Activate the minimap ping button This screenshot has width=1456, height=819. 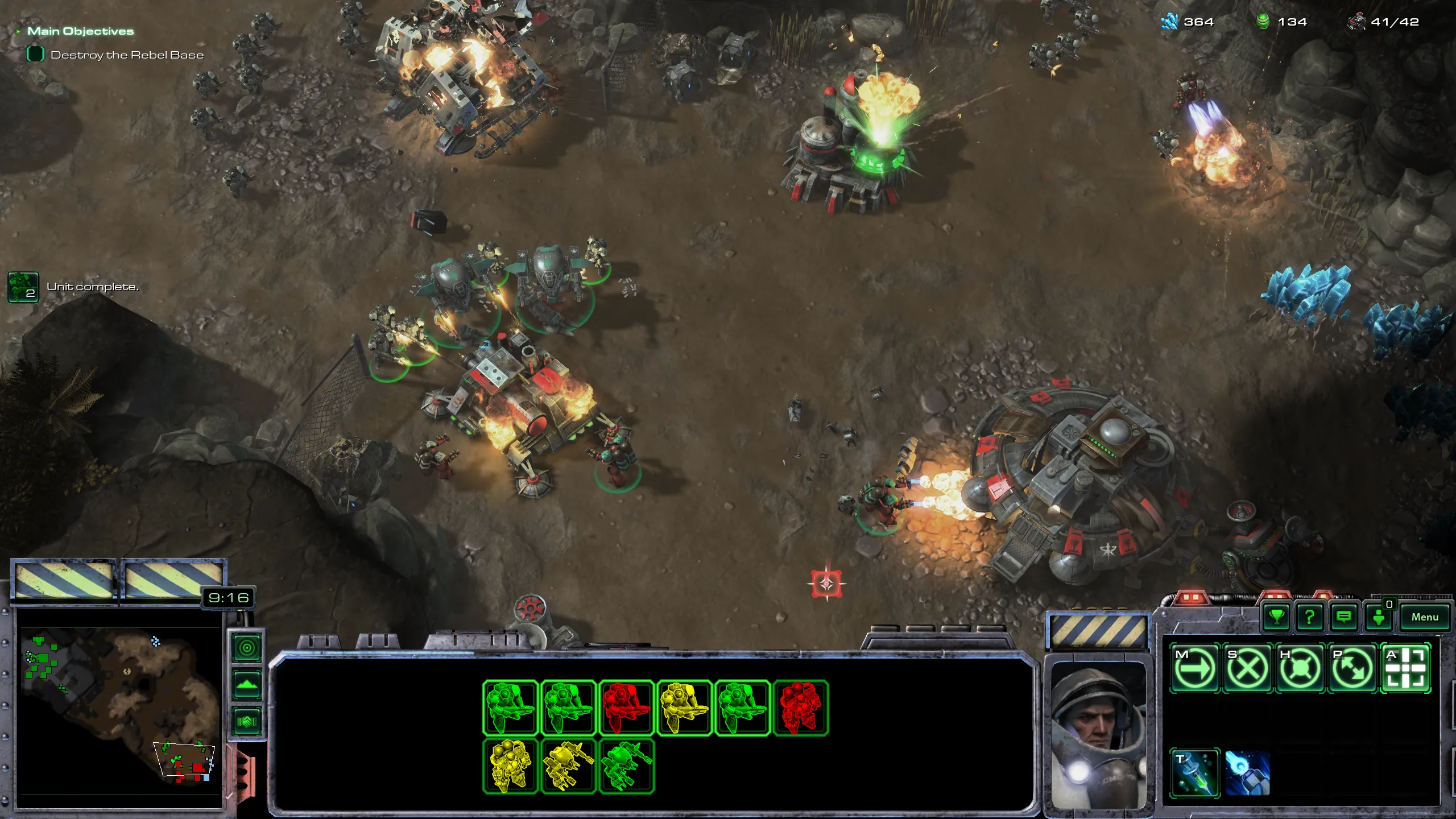pyautogui.click(x=247, y=648)
